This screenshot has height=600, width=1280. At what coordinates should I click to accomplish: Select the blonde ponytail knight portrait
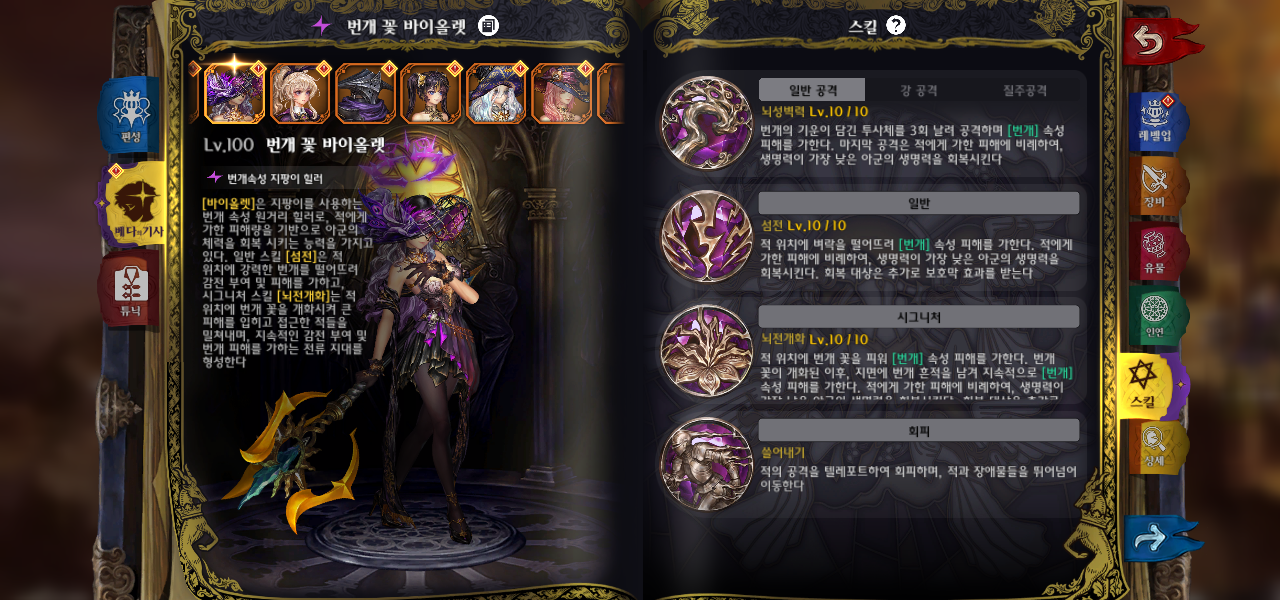click(x=299, y=94)
